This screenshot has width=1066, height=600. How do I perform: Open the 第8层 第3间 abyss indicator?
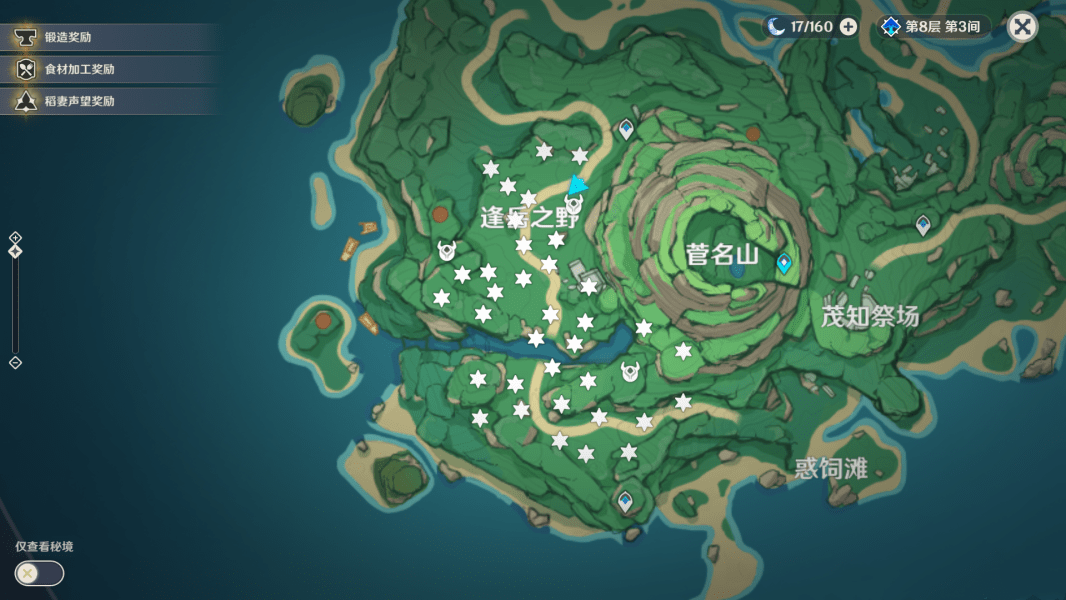936,27
